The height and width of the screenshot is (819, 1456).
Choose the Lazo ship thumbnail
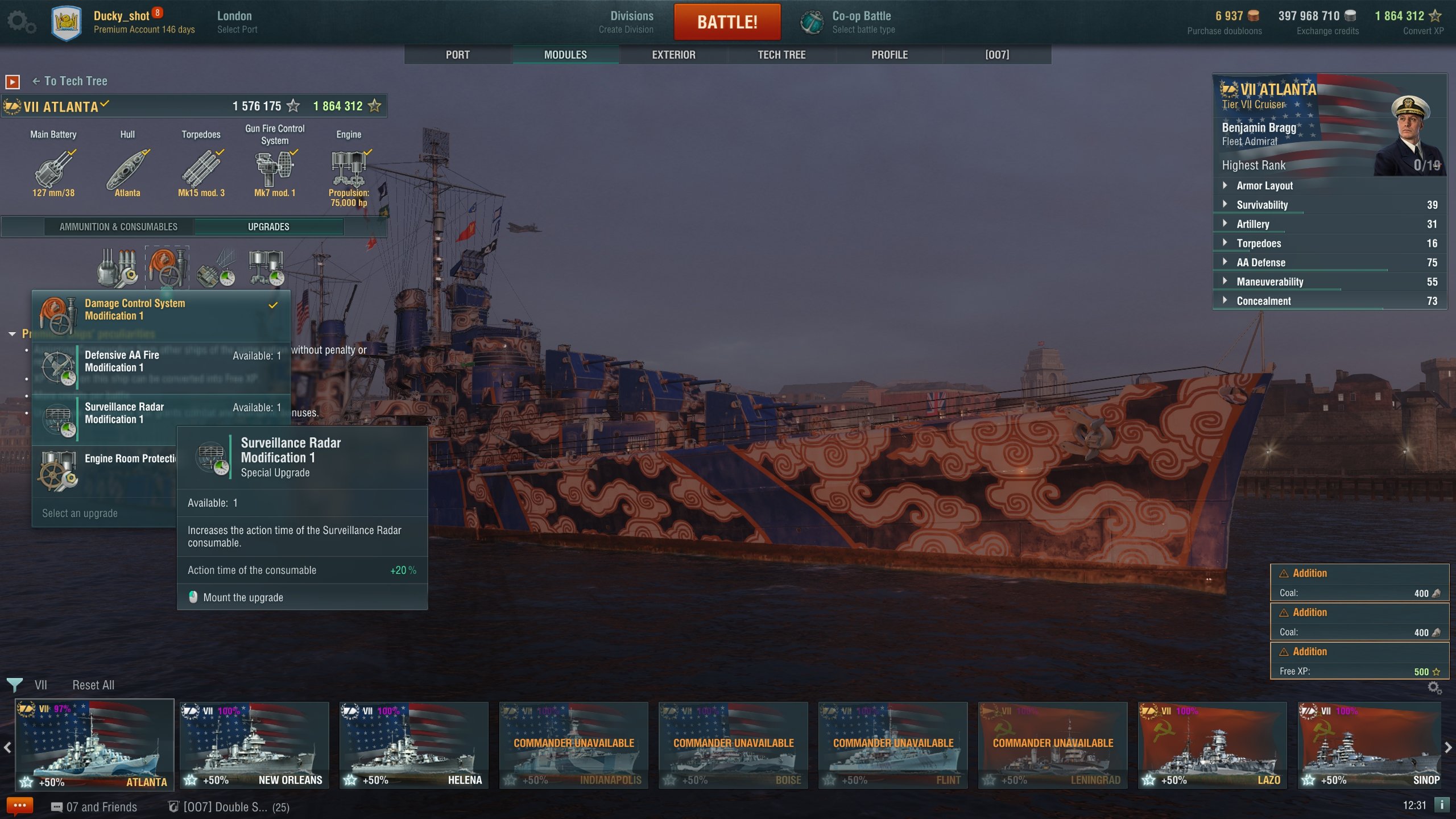pyautogui.click(x=1212, y=744)
